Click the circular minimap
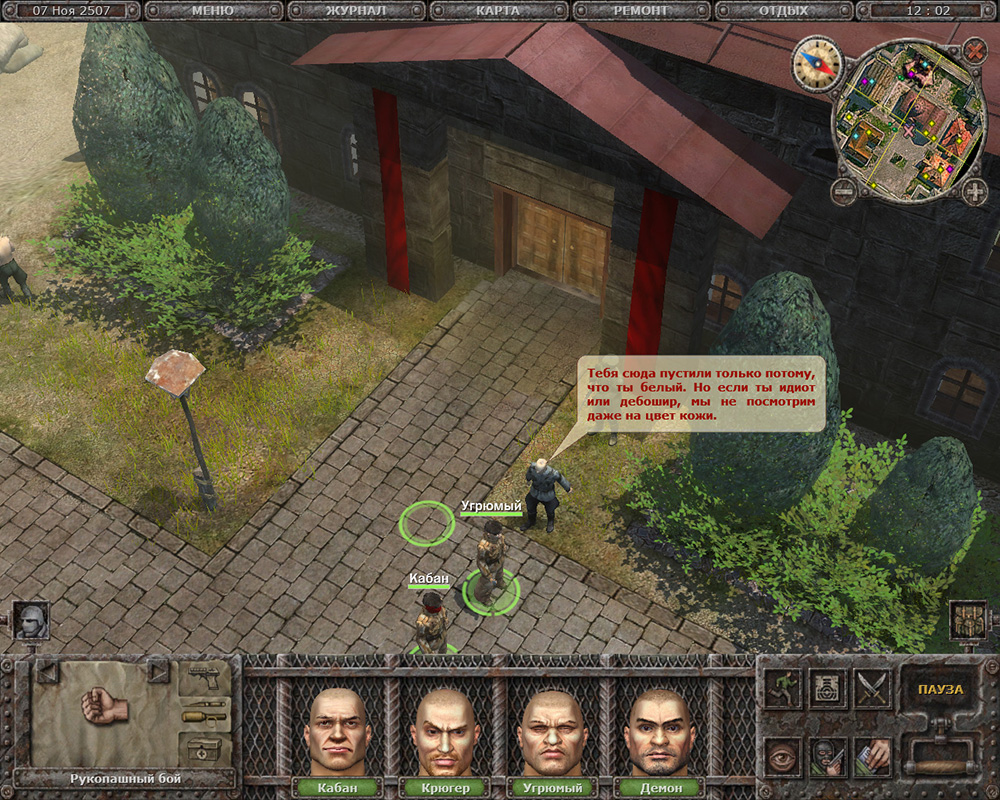This screenshot has width=1000, height=800. point(908,120)
